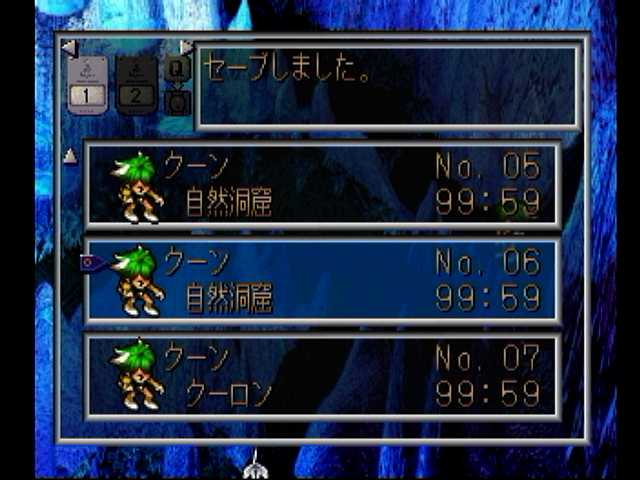
Task: Choose save file No. 05
Action: (x=322, y=183)
